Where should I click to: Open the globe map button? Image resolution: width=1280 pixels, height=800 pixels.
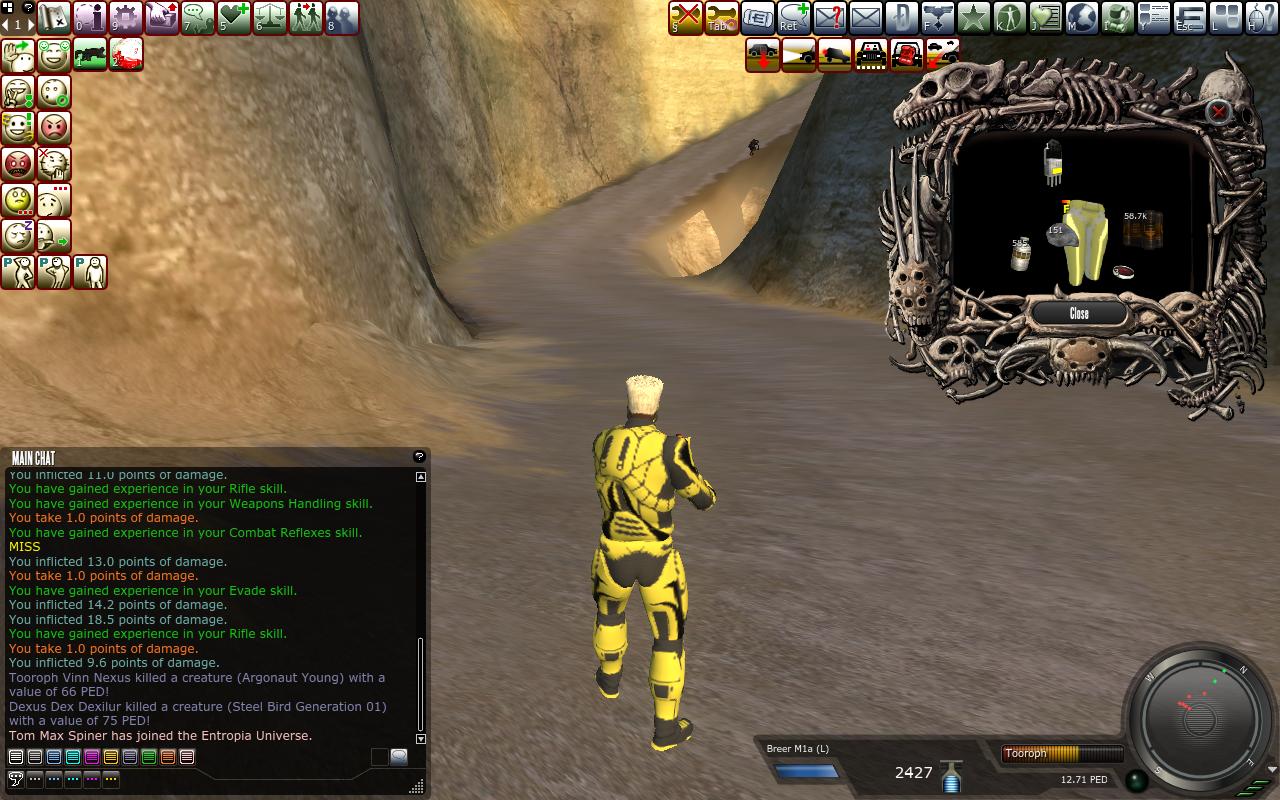click(x=1081, y=17)
